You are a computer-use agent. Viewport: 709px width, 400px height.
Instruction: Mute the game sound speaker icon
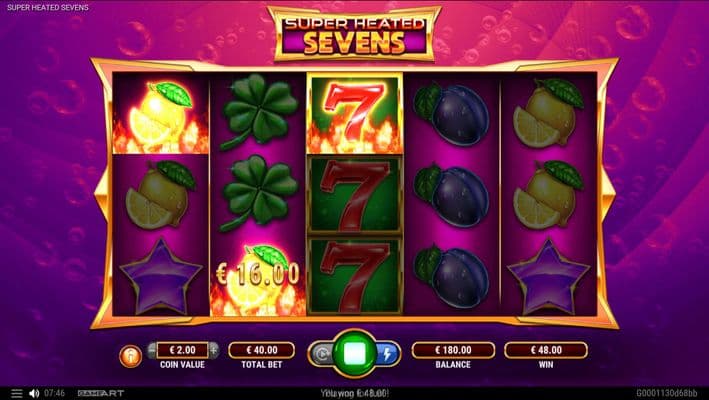point(34,393)
